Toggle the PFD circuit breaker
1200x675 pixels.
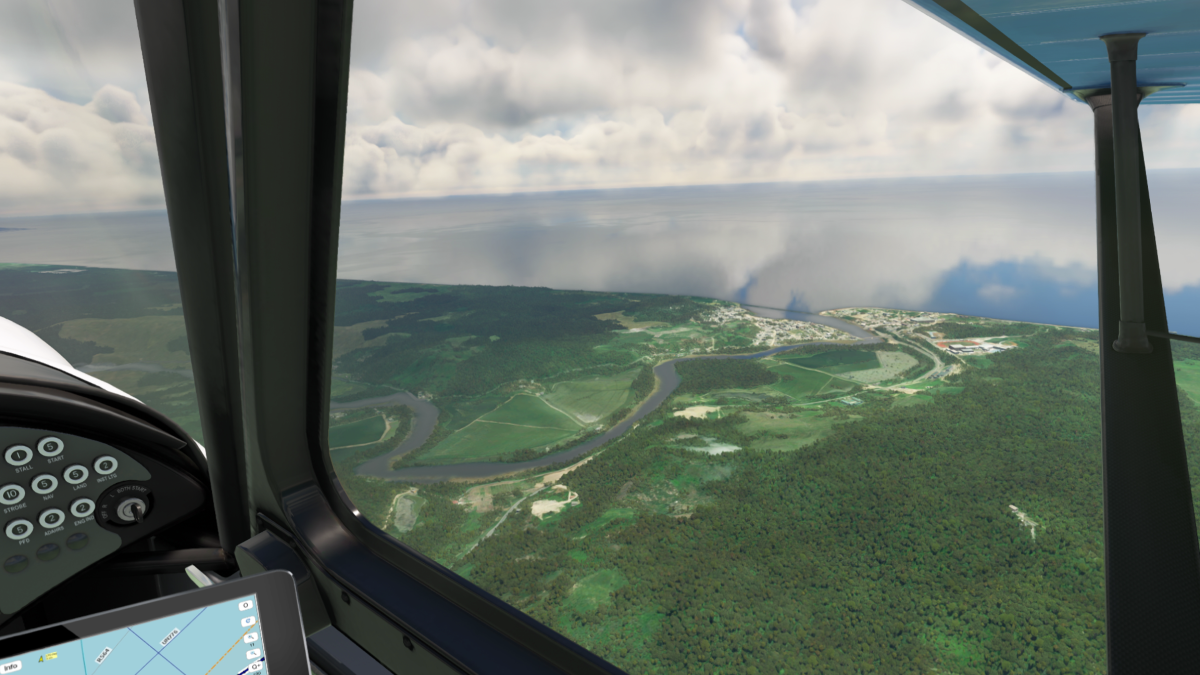click(19, 530)
